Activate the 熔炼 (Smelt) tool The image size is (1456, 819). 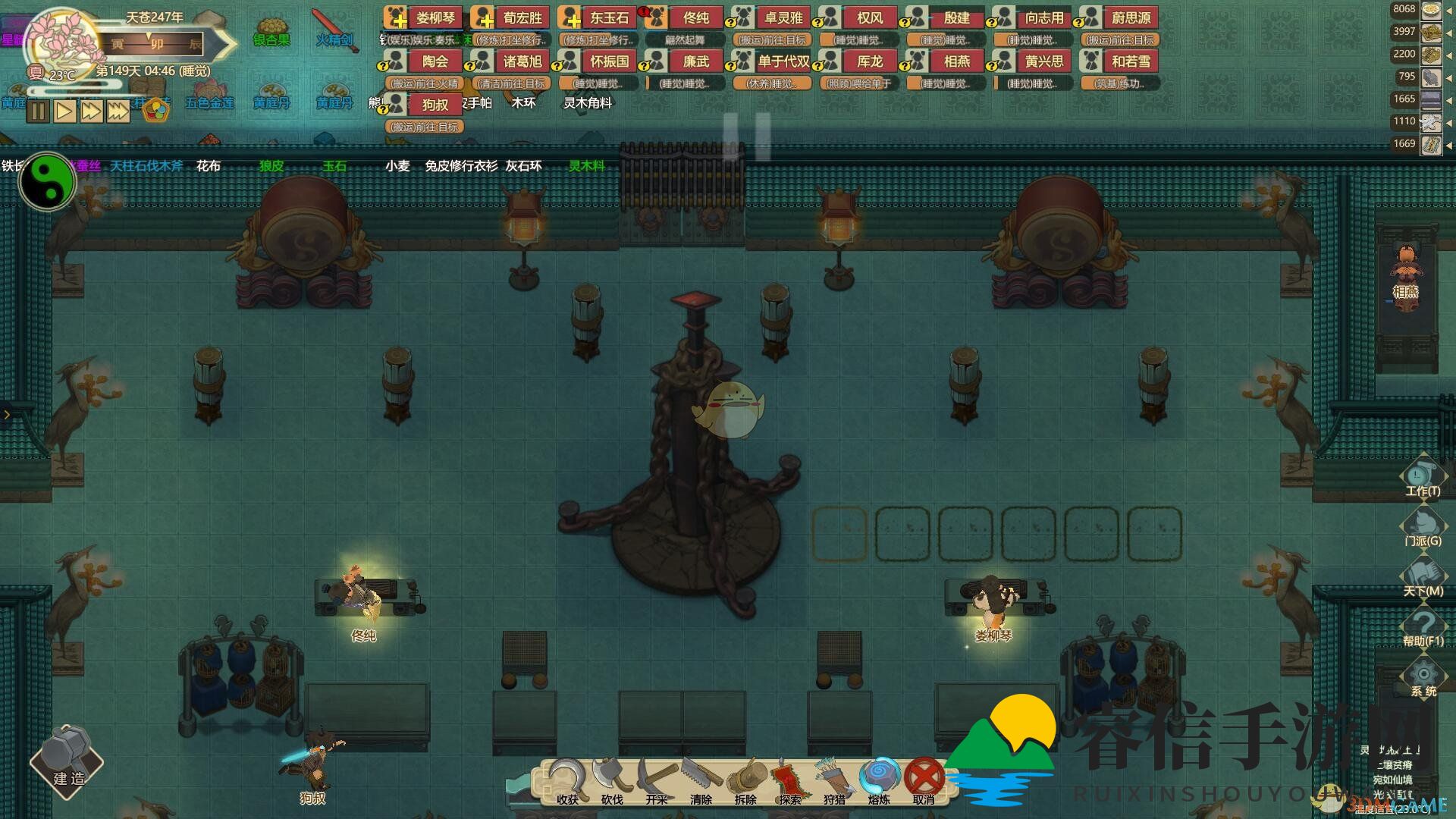[x=879, y=780]
